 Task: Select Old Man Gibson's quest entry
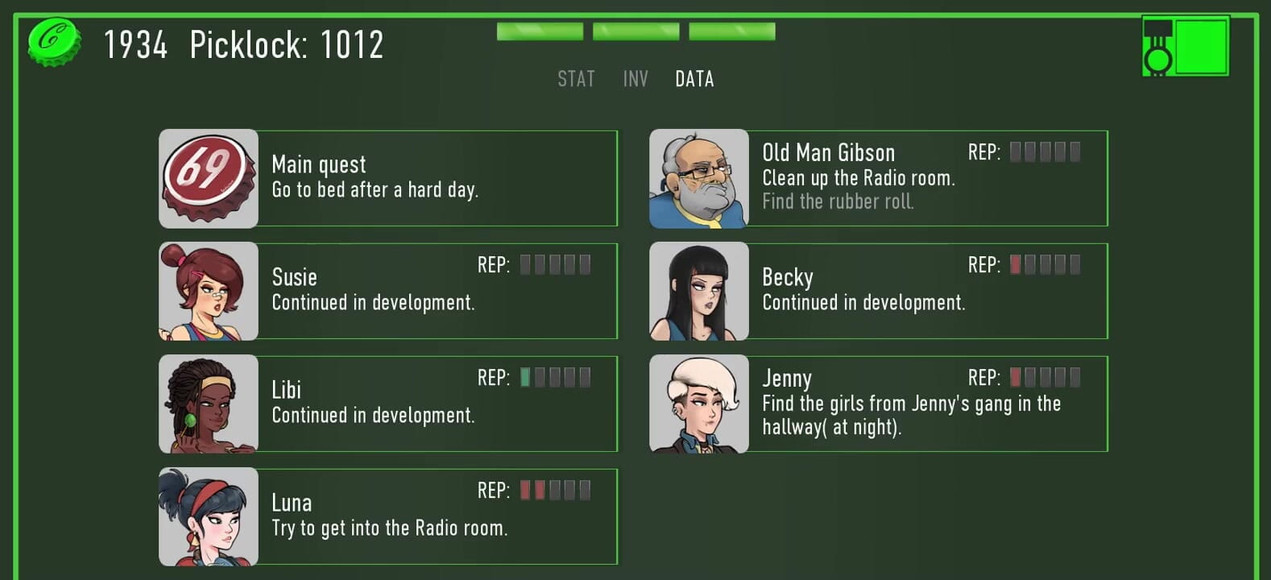878,178
